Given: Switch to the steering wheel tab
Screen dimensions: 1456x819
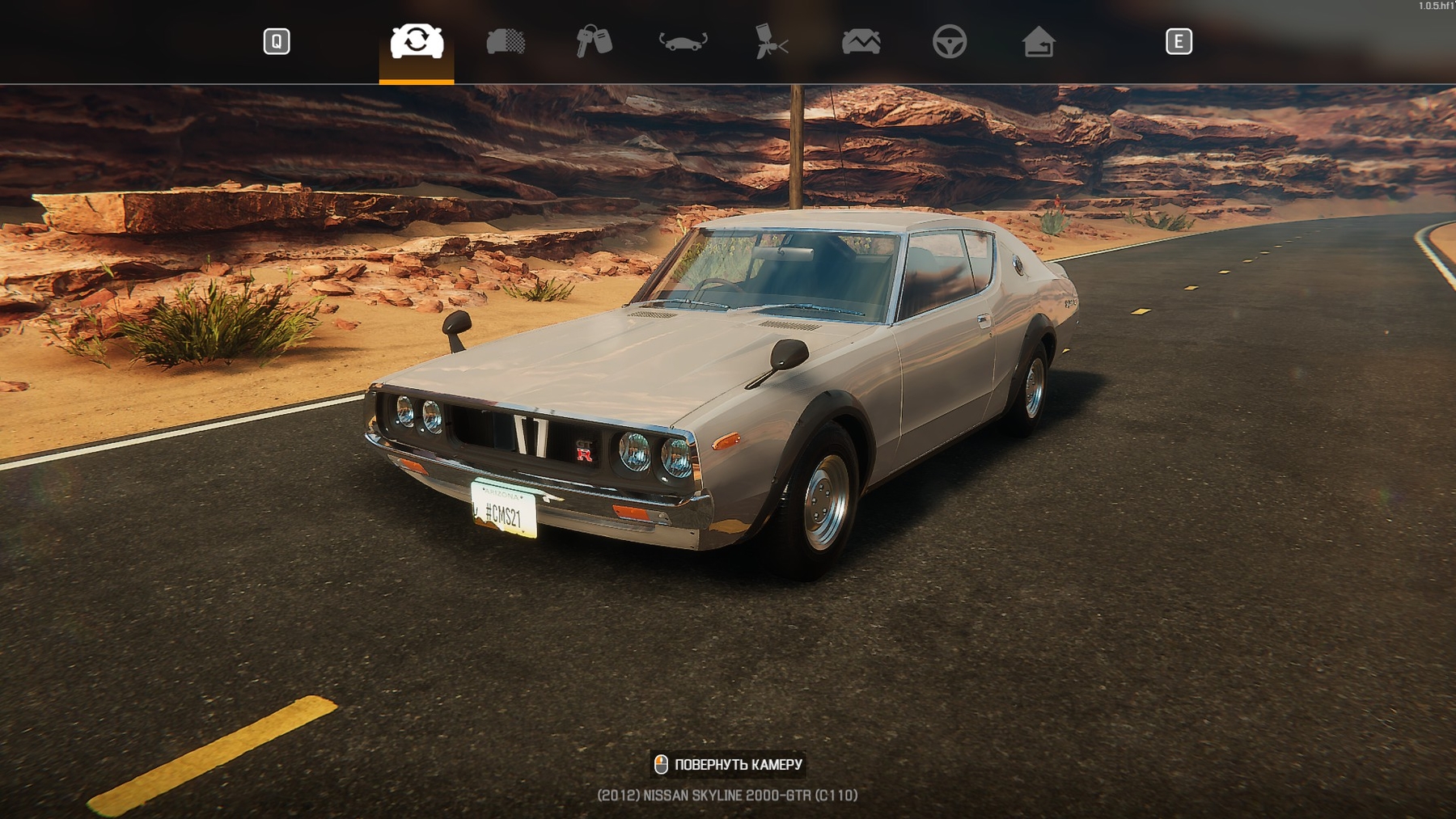Looking at the screenshot, I should tap(950, 41).
